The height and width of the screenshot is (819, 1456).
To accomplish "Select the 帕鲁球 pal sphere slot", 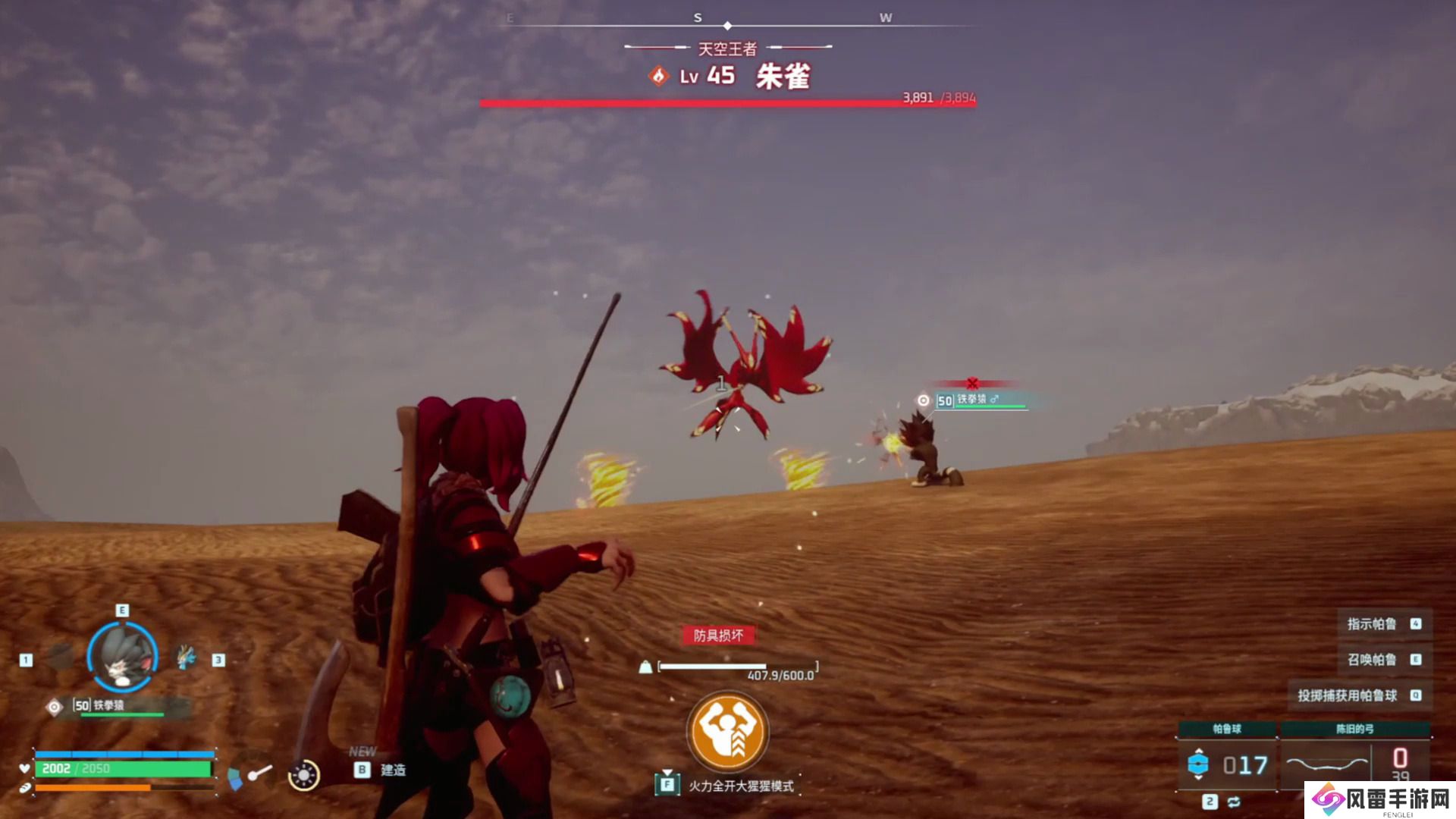I will point(1227,764).
